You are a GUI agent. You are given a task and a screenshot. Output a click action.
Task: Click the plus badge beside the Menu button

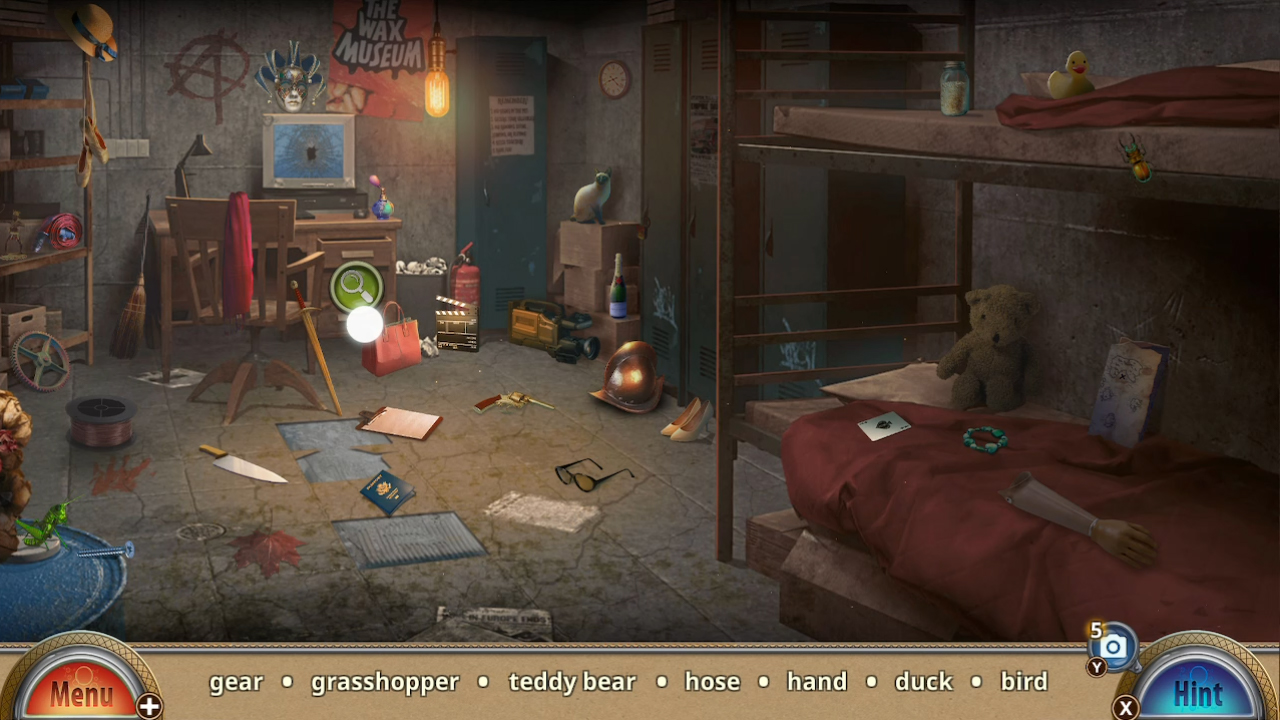coord(151,705)
